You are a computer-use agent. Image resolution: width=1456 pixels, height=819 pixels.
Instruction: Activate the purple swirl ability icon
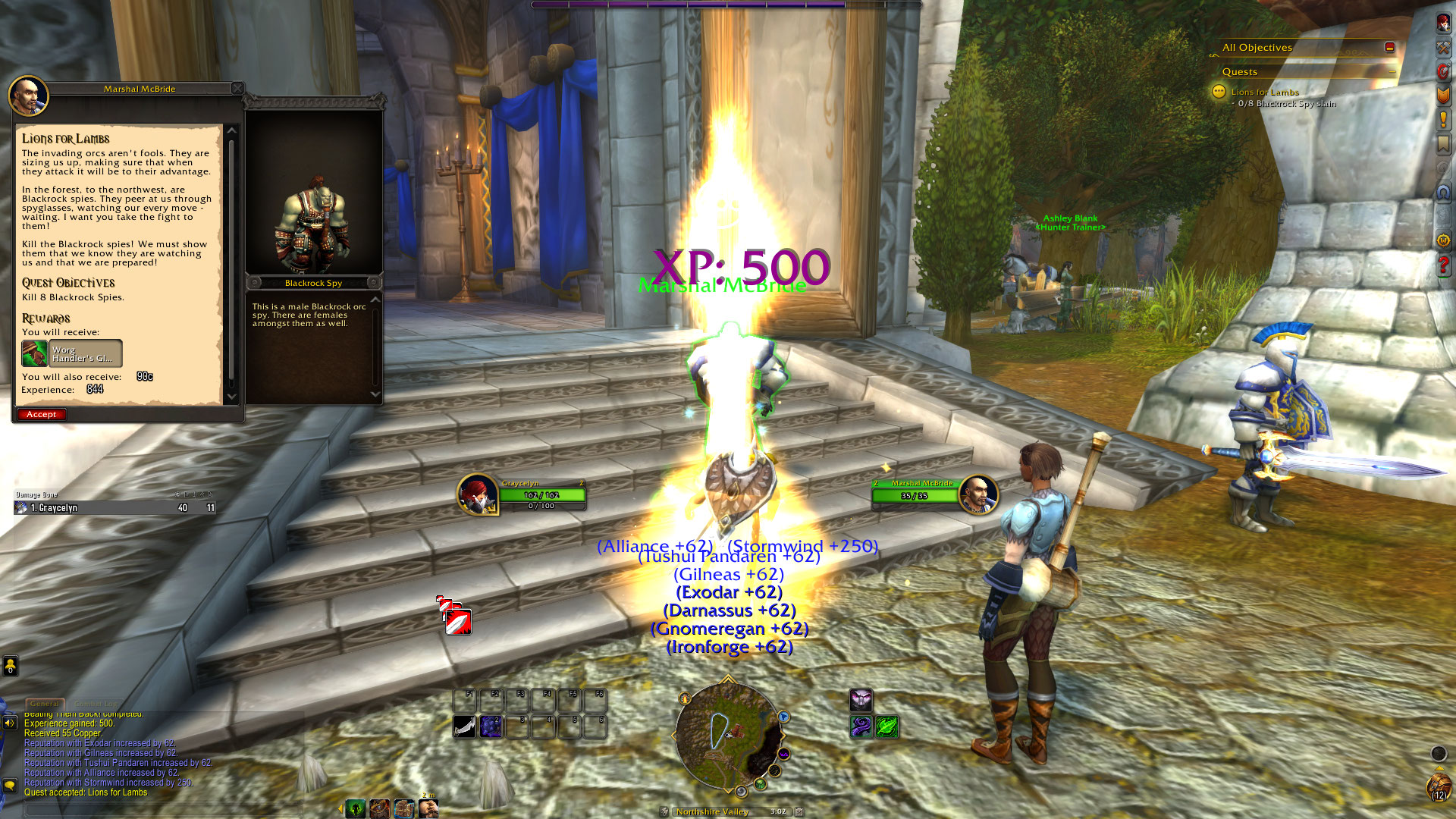pos(861,726)
